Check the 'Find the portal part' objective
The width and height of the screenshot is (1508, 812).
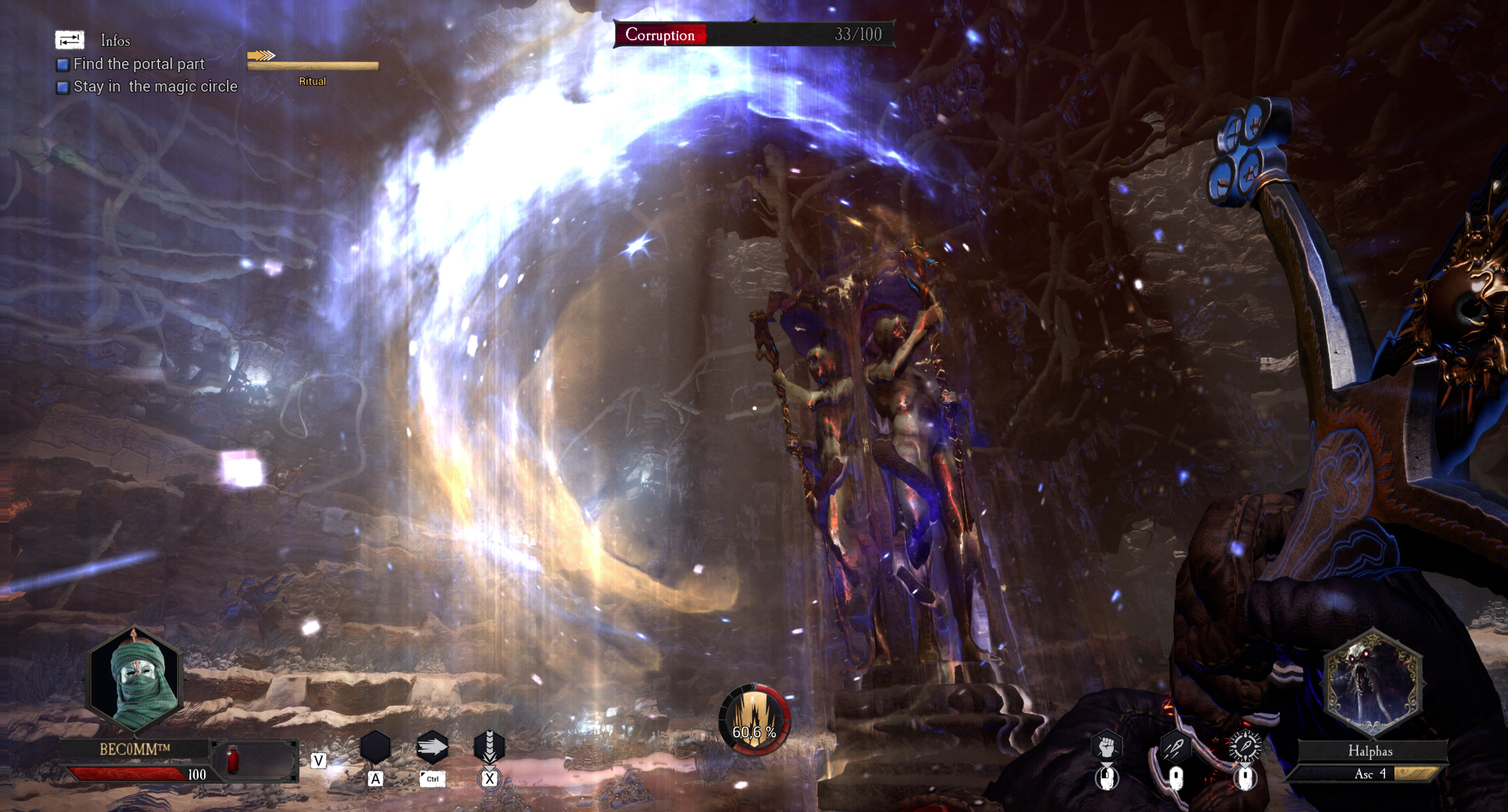pyautogui.click(x=62, y=64)
